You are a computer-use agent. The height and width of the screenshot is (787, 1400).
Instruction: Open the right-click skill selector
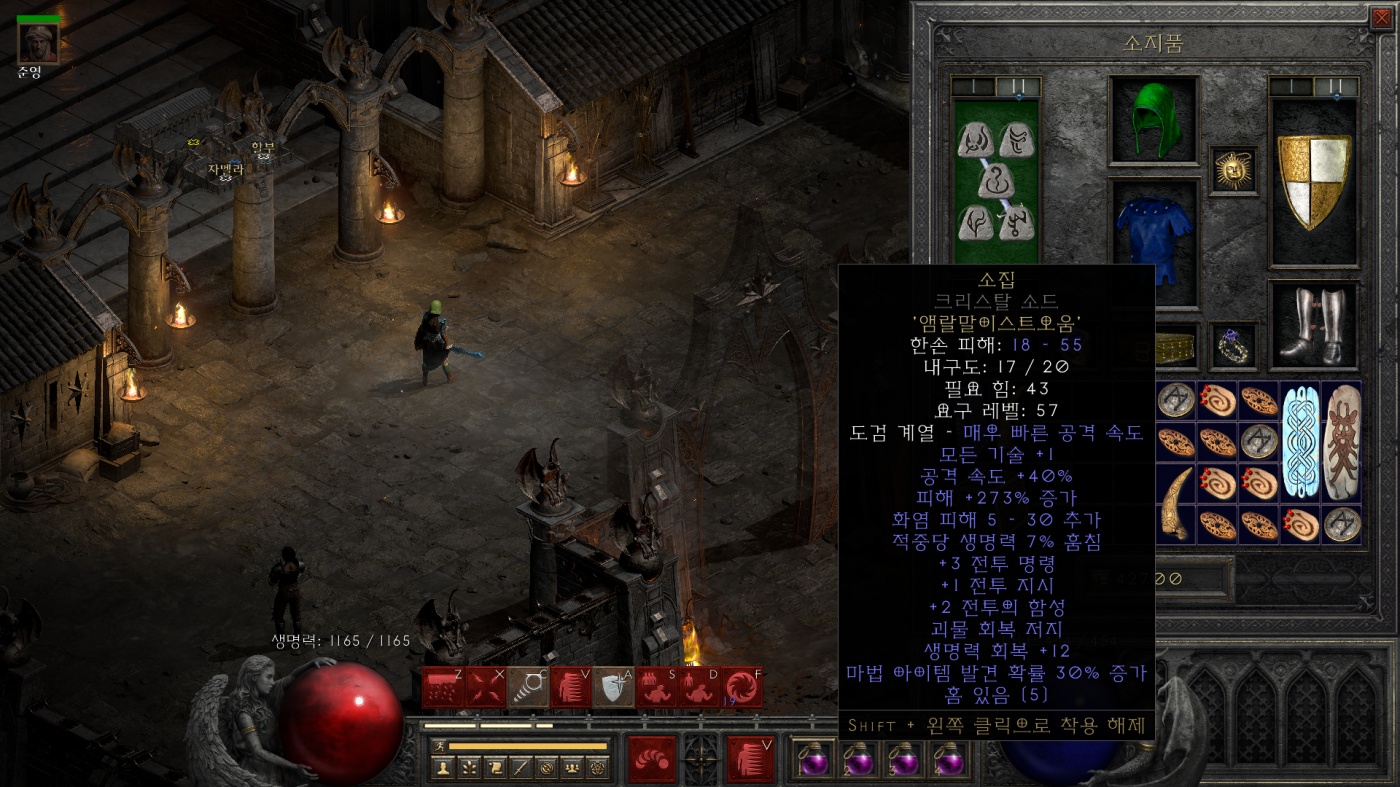pyautogui.click(x=751, y=759)
